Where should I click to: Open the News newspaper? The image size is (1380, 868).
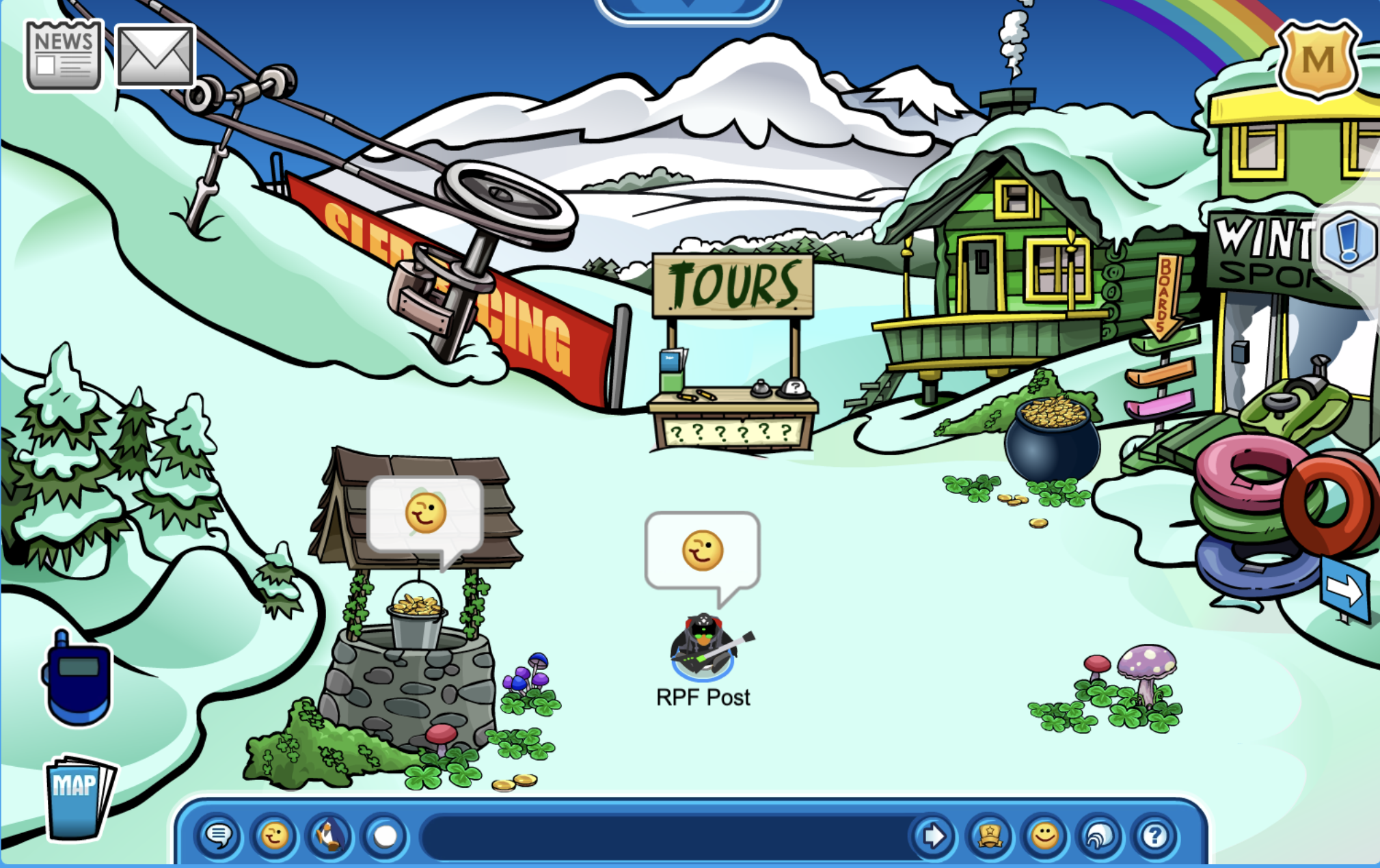coord(64,56)
